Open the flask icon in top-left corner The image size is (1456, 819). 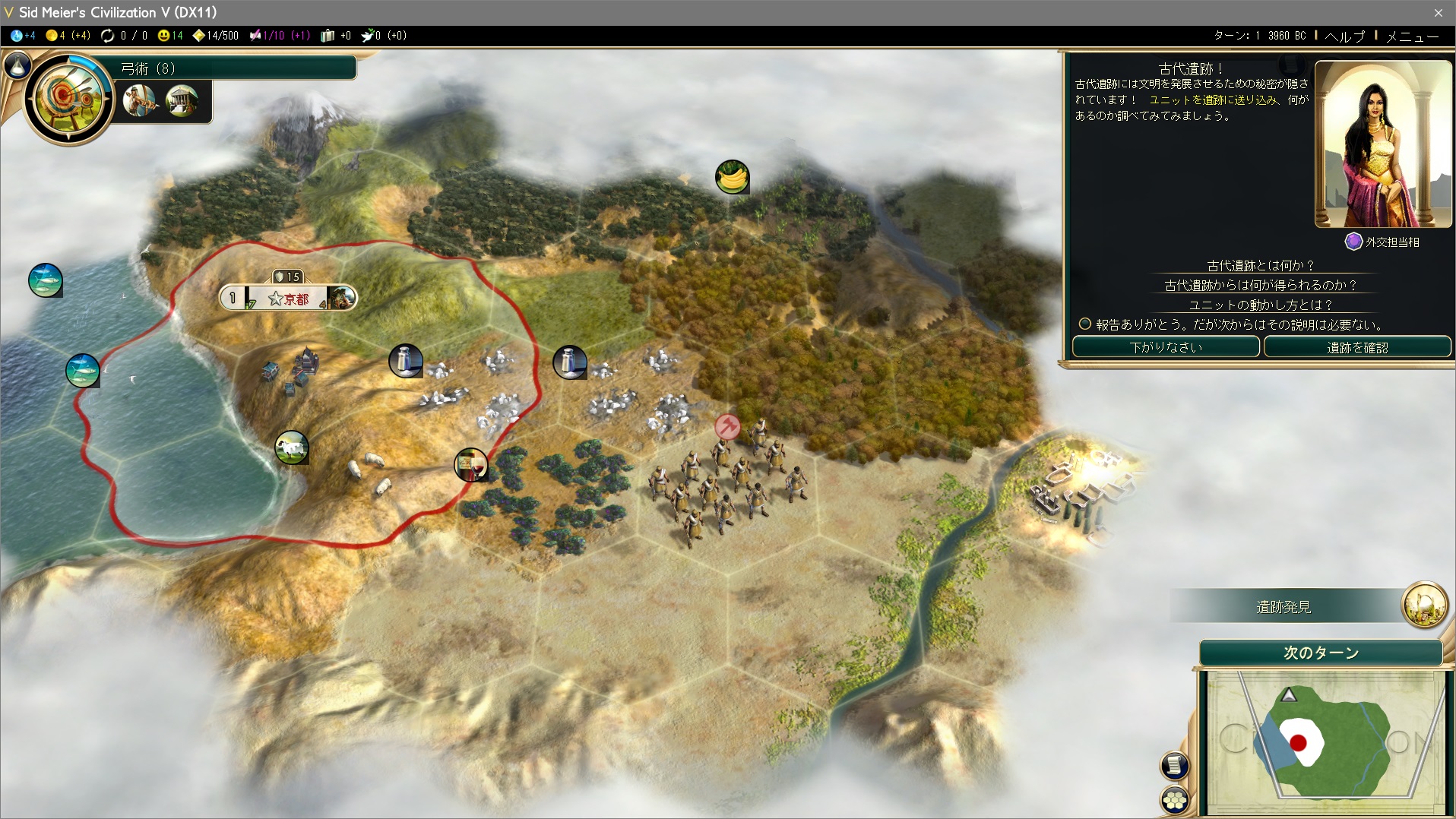[x=17, y=66]
